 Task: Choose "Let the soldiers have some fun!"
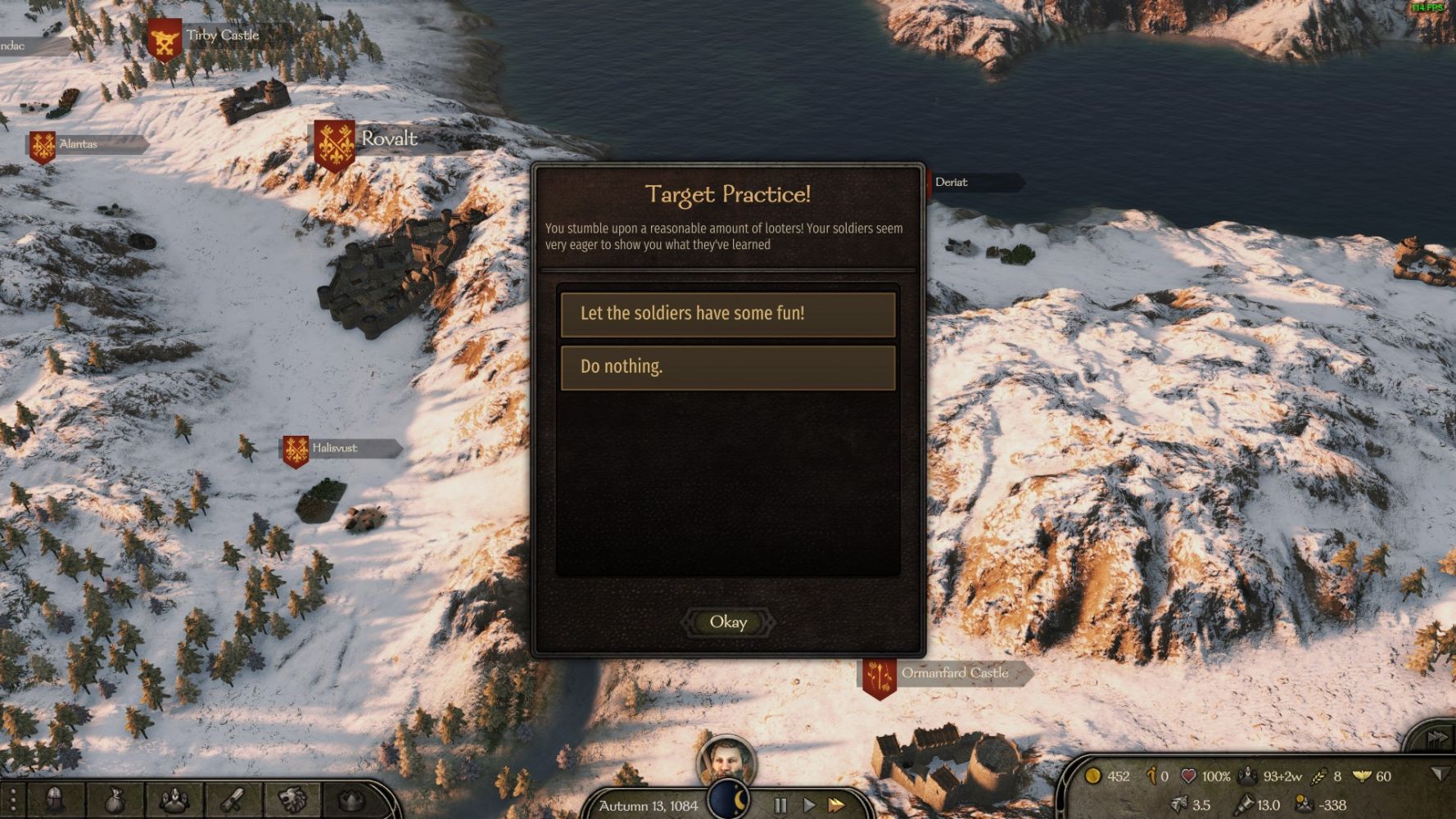pos(727,314)
